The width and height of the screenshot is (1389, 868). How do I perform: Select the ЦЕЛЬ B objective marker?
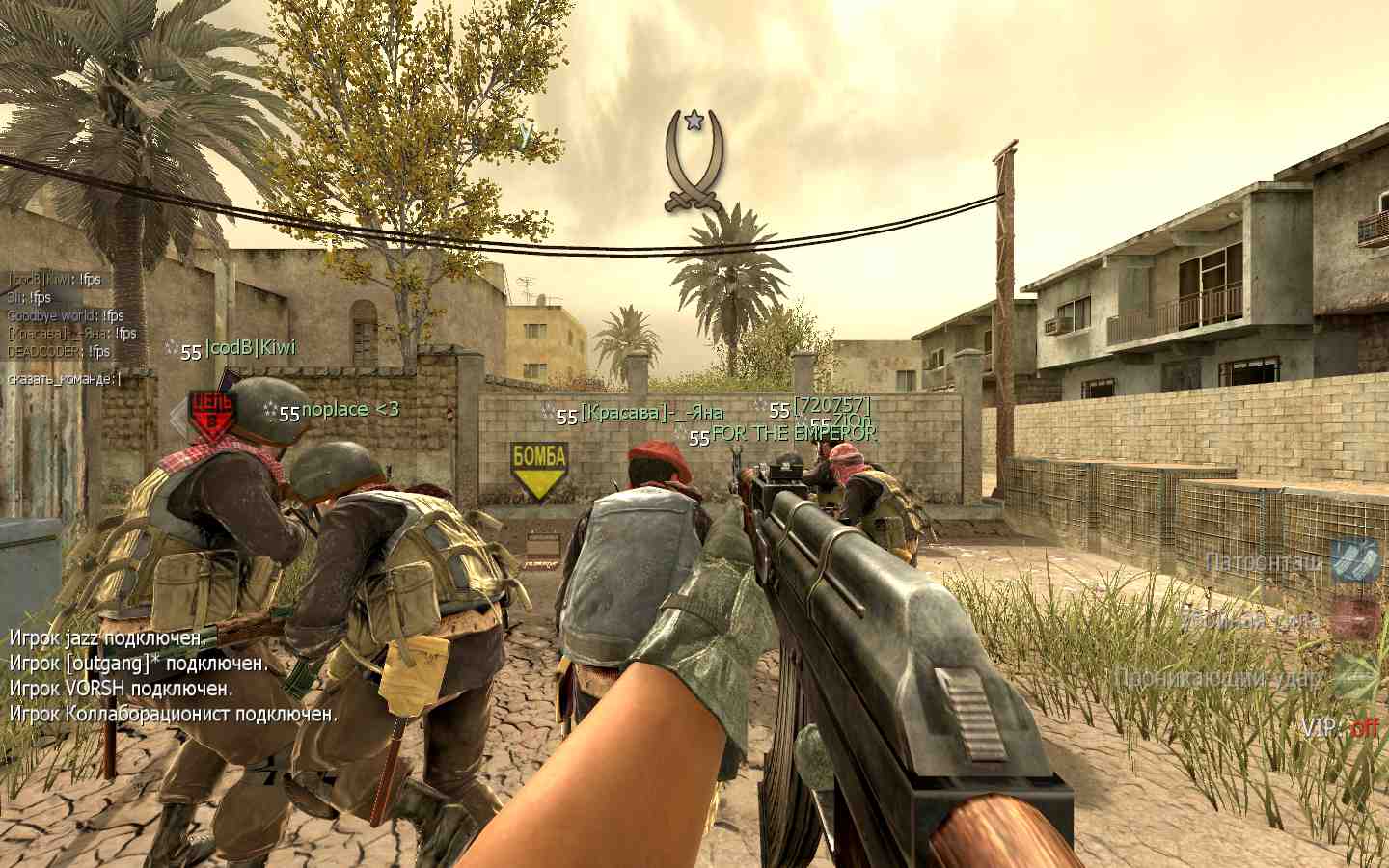point(211,414)
